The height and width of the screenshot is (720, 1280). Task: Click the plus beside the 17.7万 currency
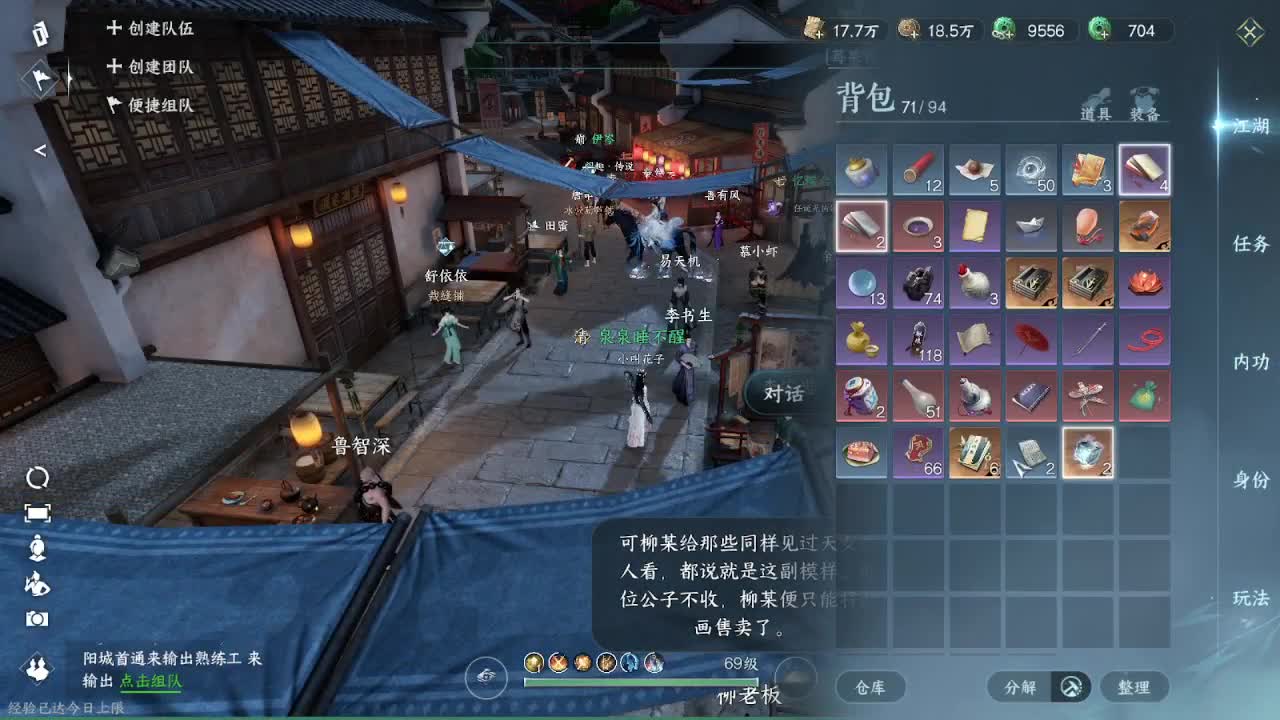[x=818, y=36]
